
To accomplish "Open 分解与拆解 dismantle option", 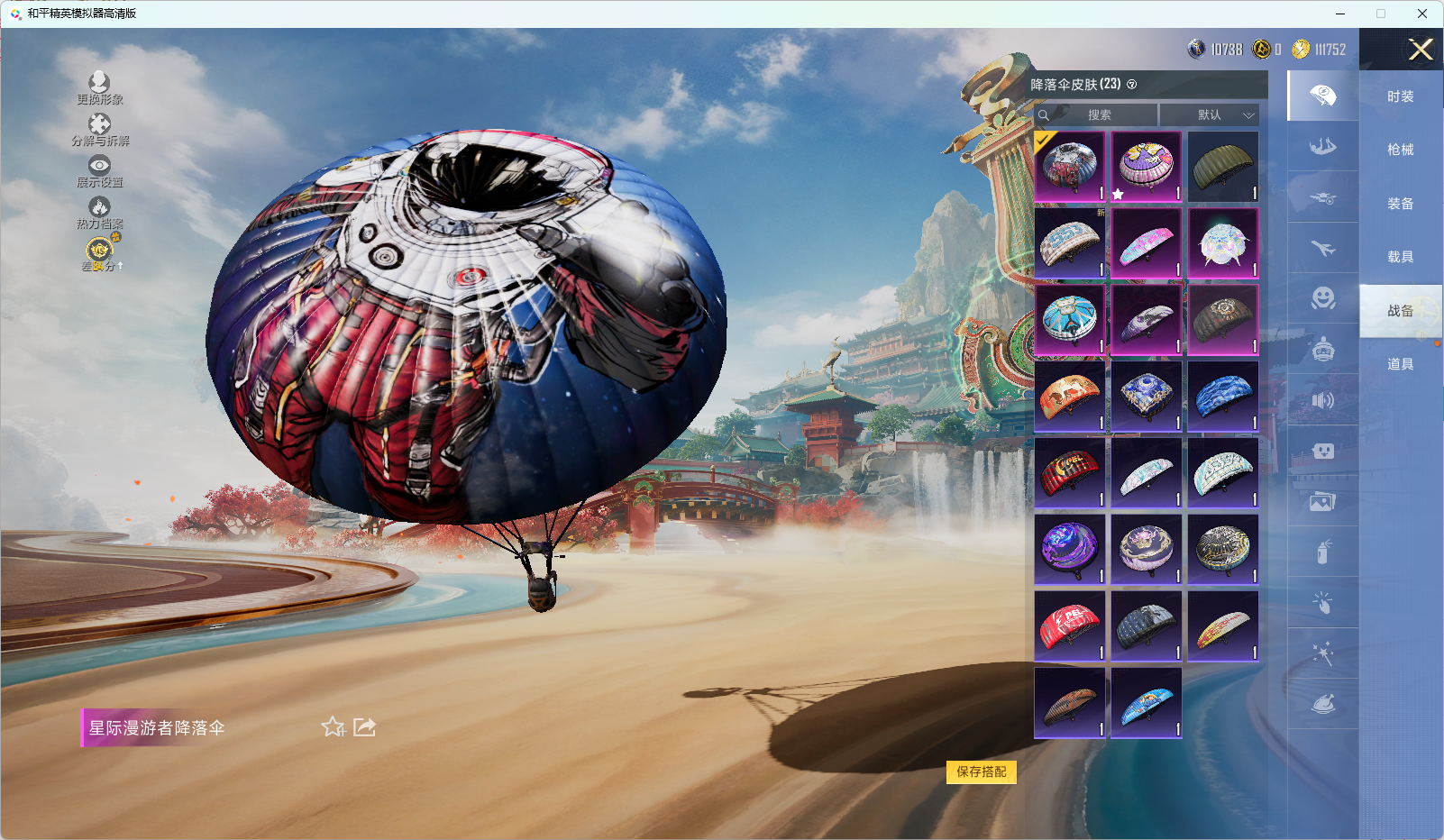I will pyautogui.click(x=99, y=130).
